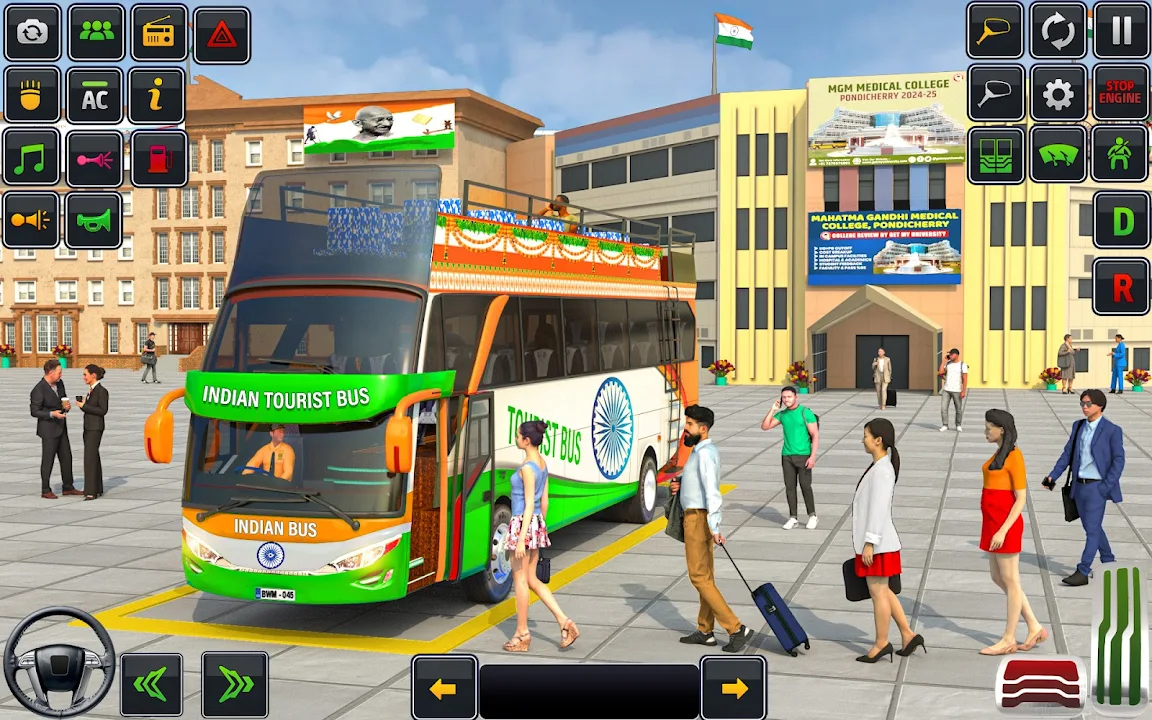Open the gear settings menu
1152x720 pixels.
[1058, 94]
